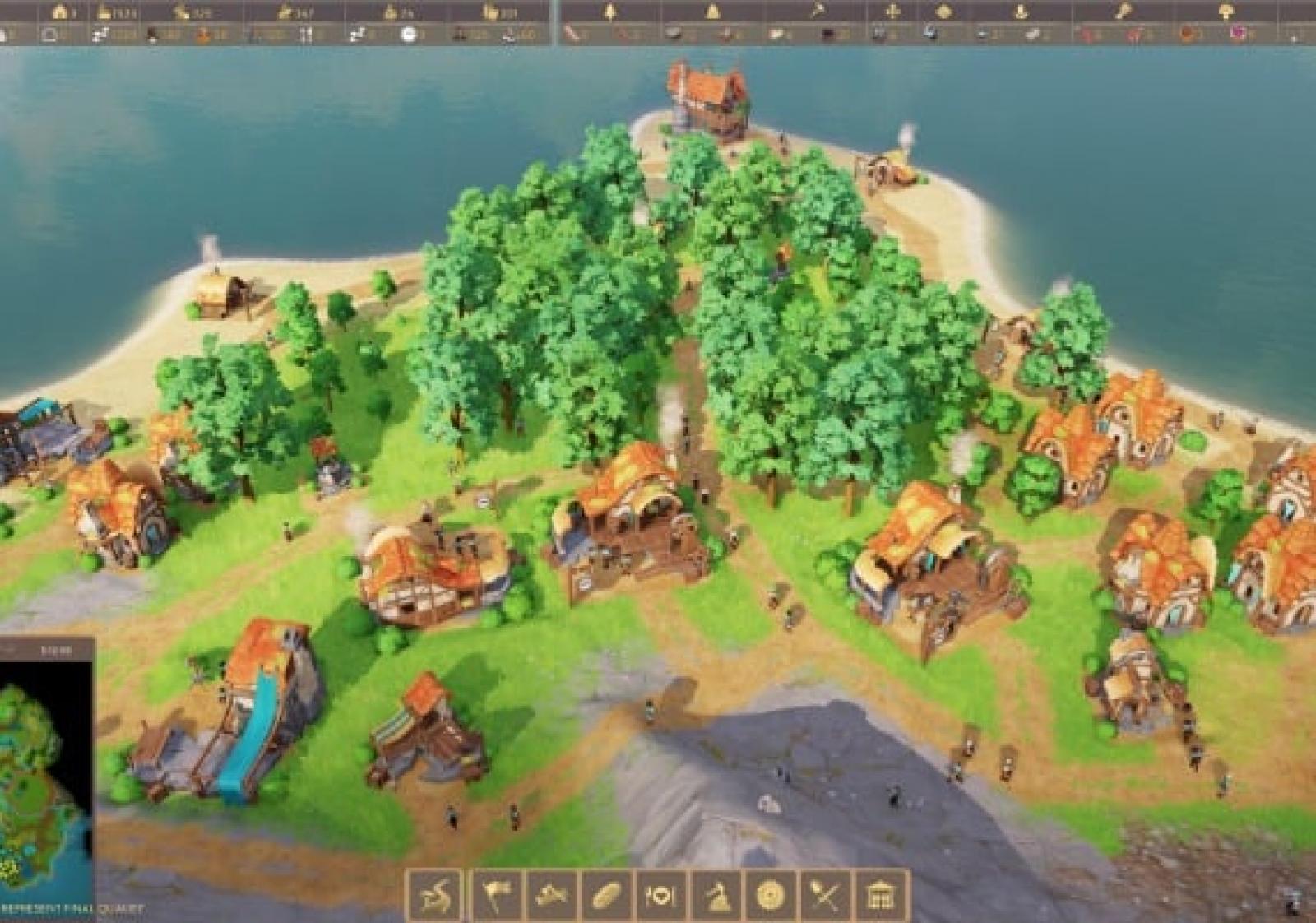
Task: Select the columned building toolbar icon
Action: pos(880,895)
